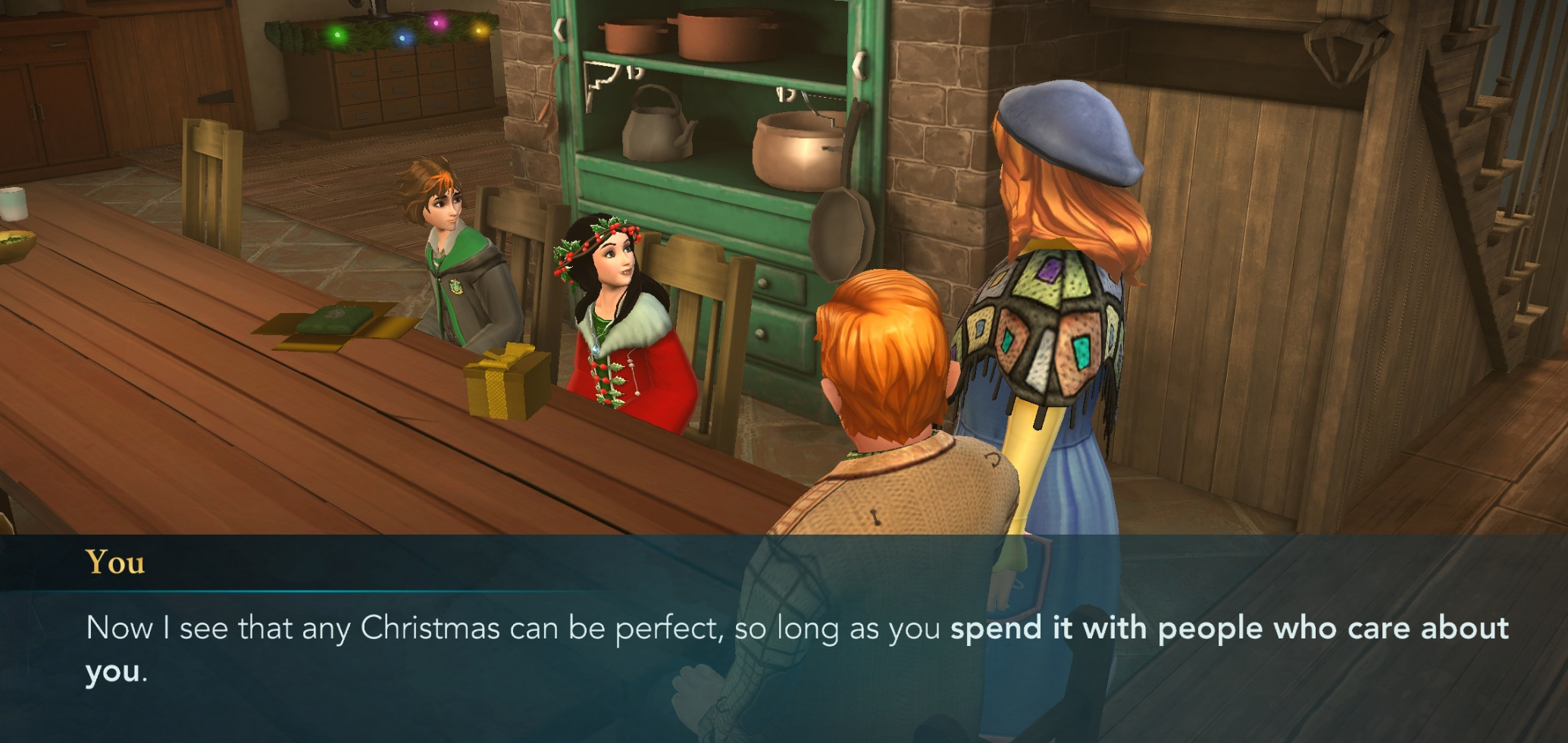Click the bolded phrase 'spend it with people who care about you'
The height and width of the screenshot is (743, 1568).
point(1228,628)
